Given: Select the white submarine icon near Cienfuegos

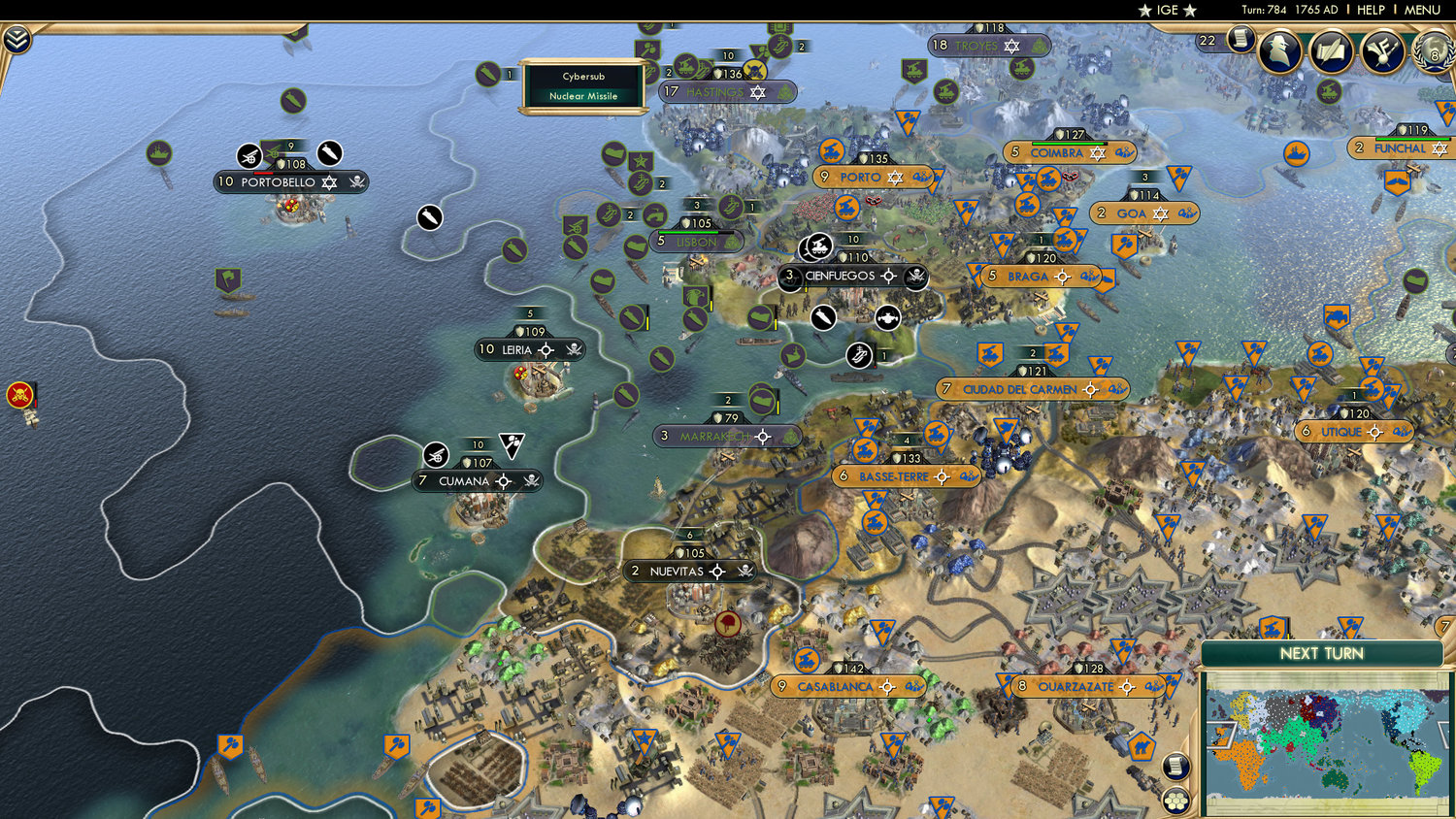Looking at the screenshot, I should [822, 318].
